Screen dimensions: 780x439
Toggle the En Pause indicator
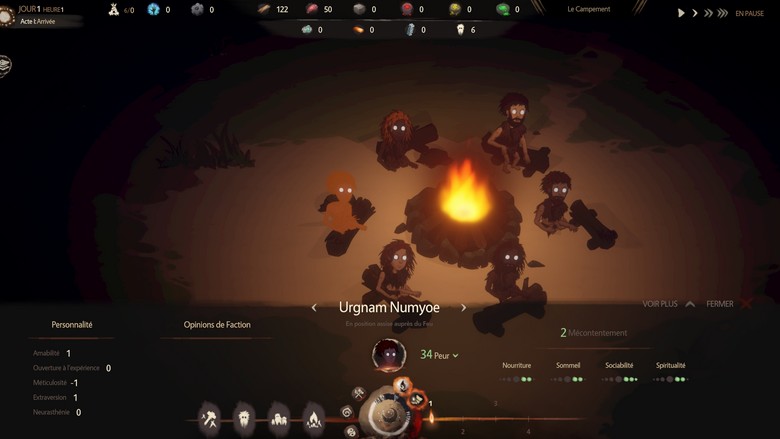pos(749,13)
